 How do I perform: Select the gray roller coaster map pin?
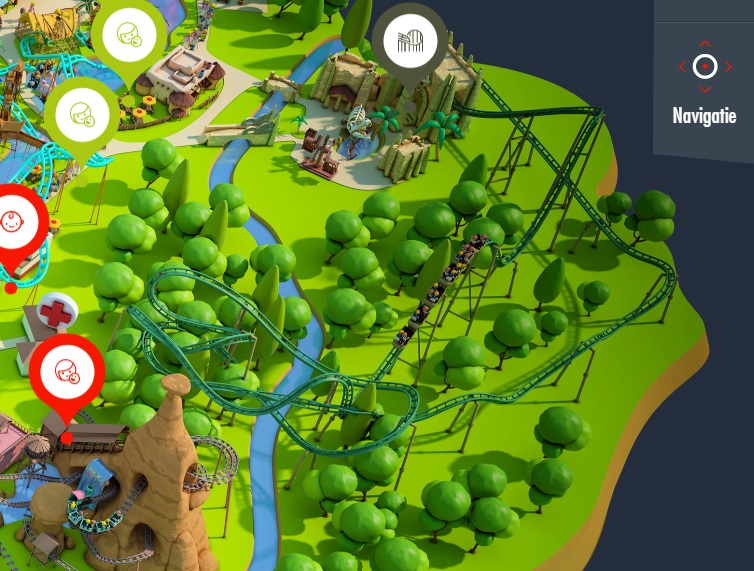[x=409, y=42]
